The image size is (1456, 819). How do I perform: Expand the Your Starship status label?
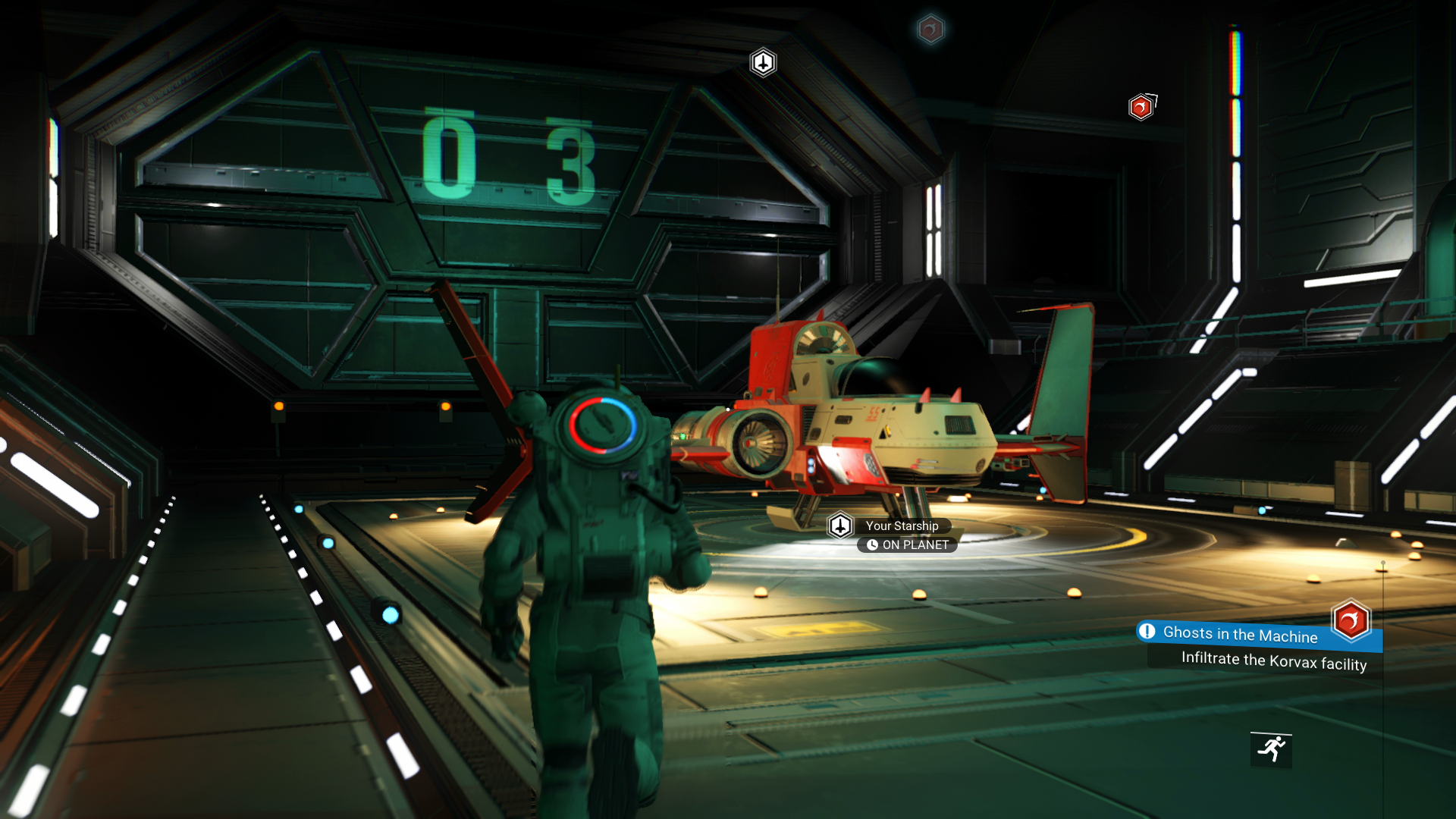pos(903,526)
